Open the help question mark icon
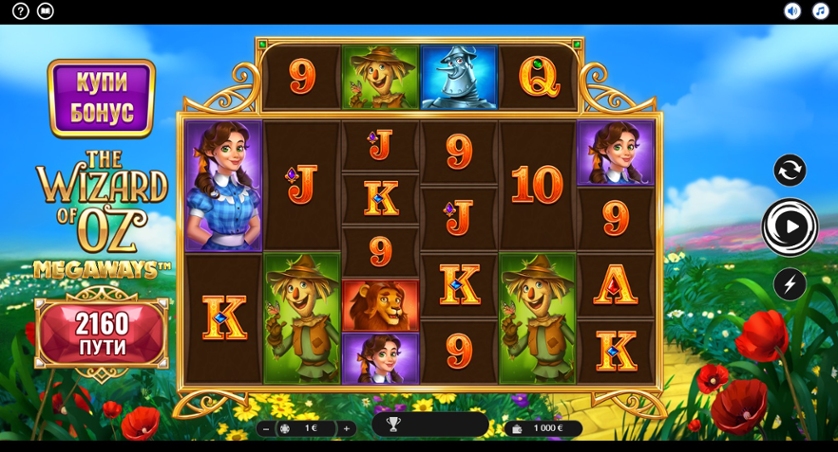The width and height of the screenshot is (838, 452). [x=20, y=11]
